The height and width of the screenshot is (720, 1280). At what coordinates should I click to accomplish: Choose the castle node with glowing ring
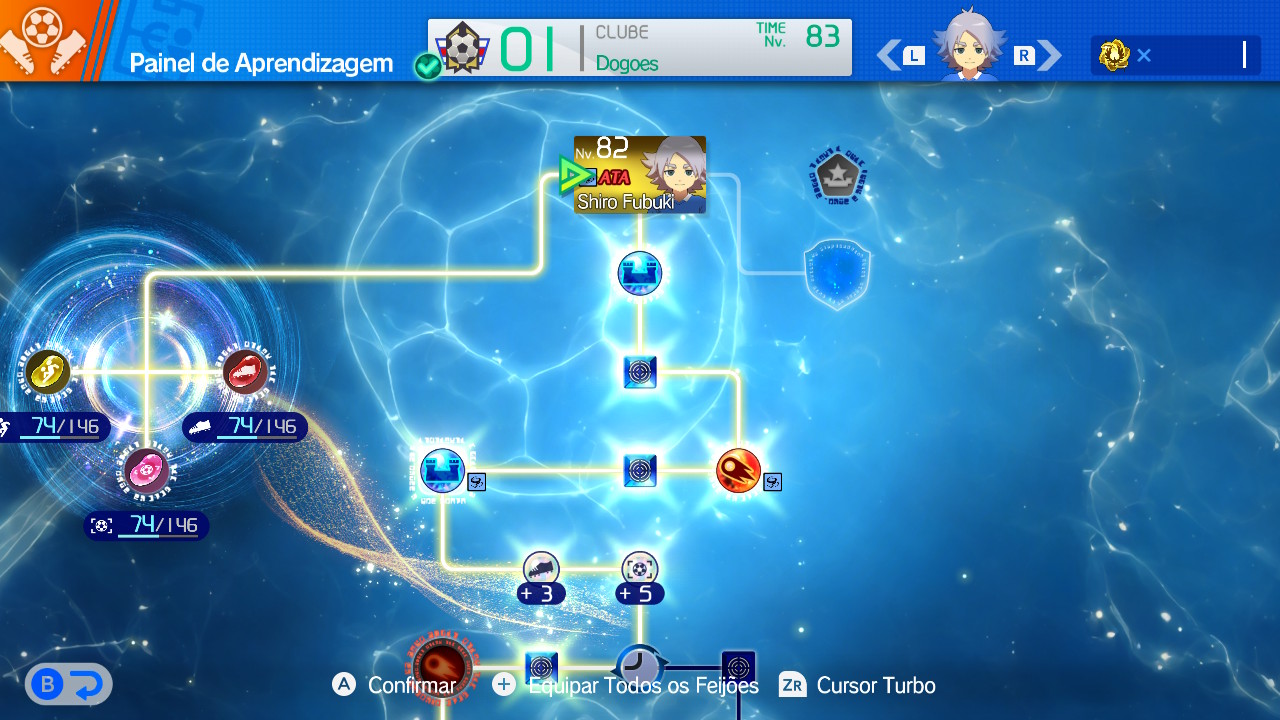(x=442, y=470)
